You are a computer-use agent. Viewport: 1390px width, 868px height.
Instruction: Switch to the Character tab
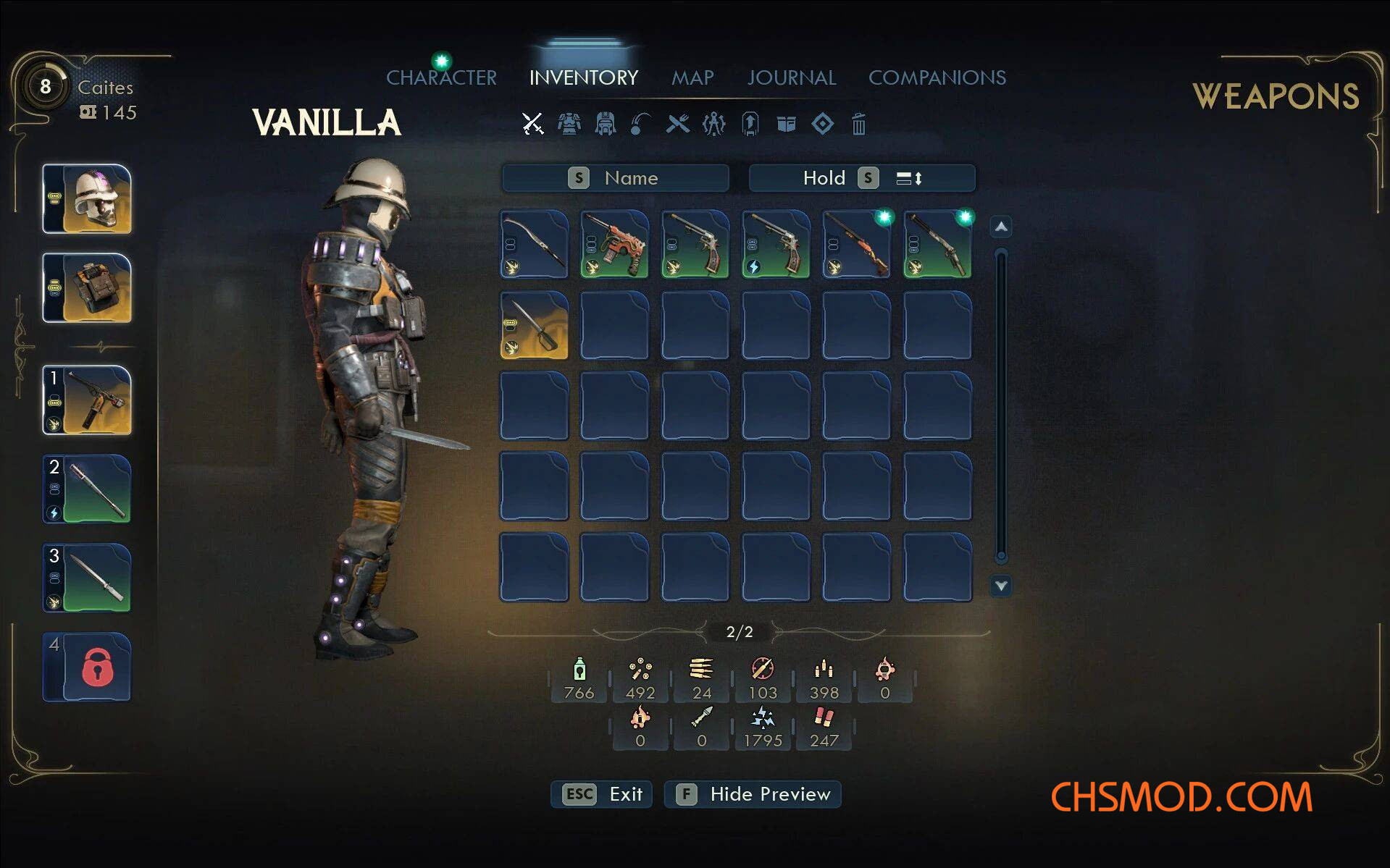[441, 77]
